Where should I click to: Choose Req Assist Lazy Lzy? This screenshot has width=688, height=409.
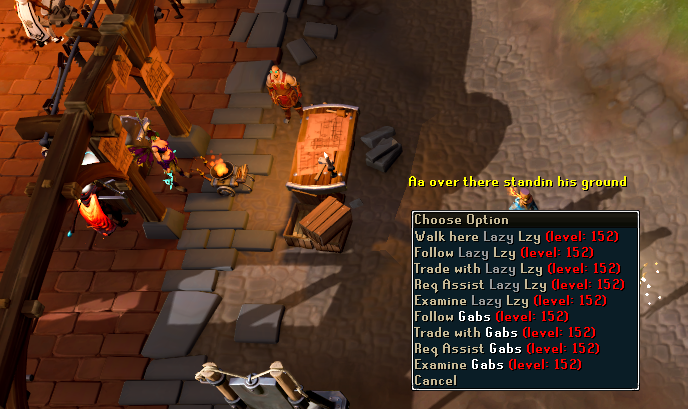pyautogui.click(x=519, y=285)
